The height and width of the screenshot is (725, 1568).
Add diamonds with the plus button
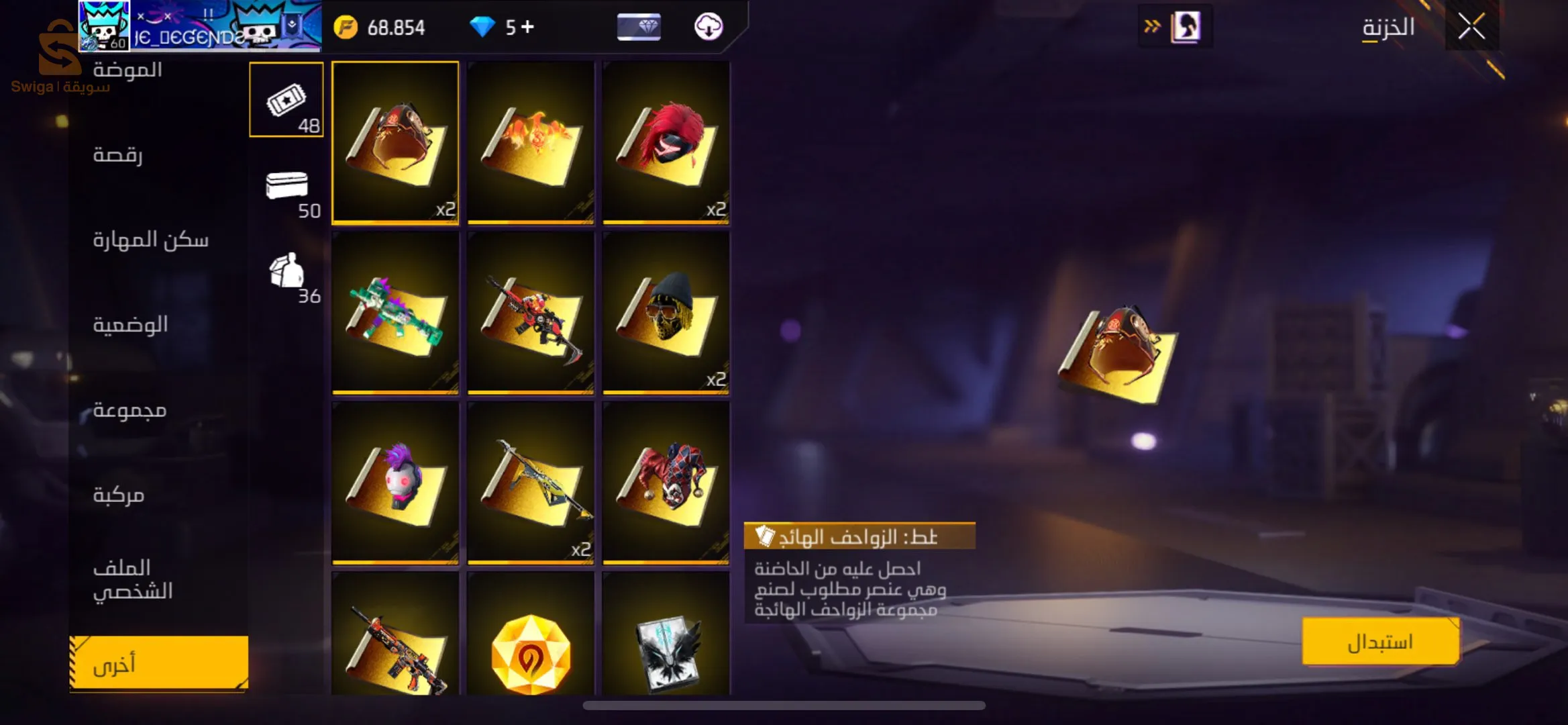pyautogui.click(x=528, y=27)
